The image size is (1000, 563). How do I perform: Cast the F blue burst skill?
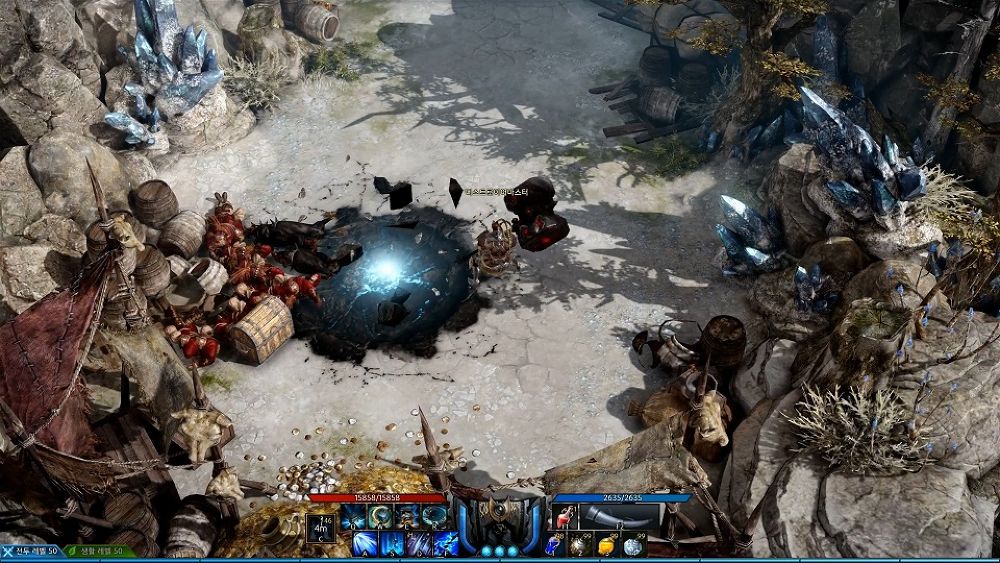(446, 544)
